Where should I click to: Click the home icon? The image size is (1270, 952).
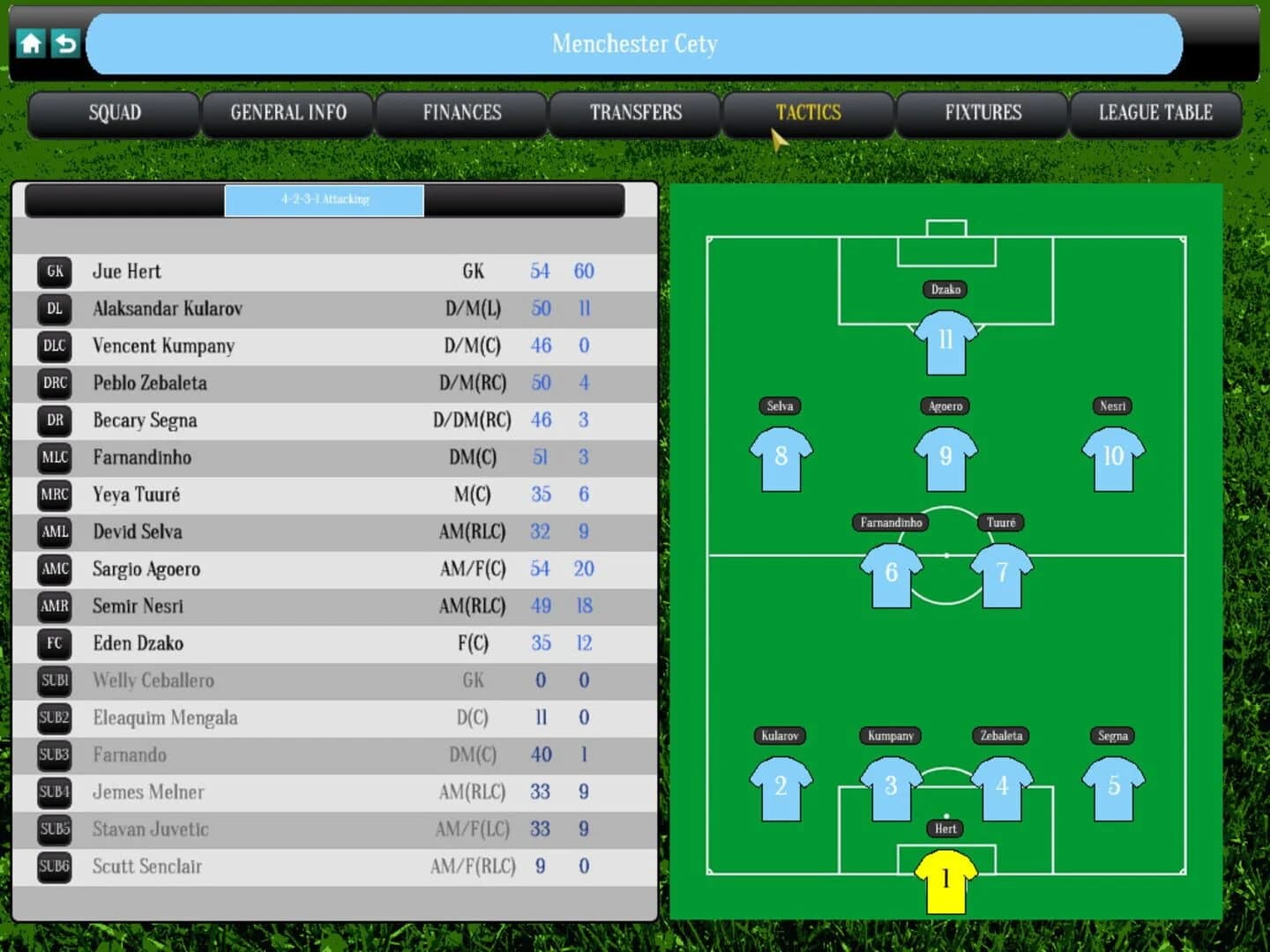(x=32, y=43)
